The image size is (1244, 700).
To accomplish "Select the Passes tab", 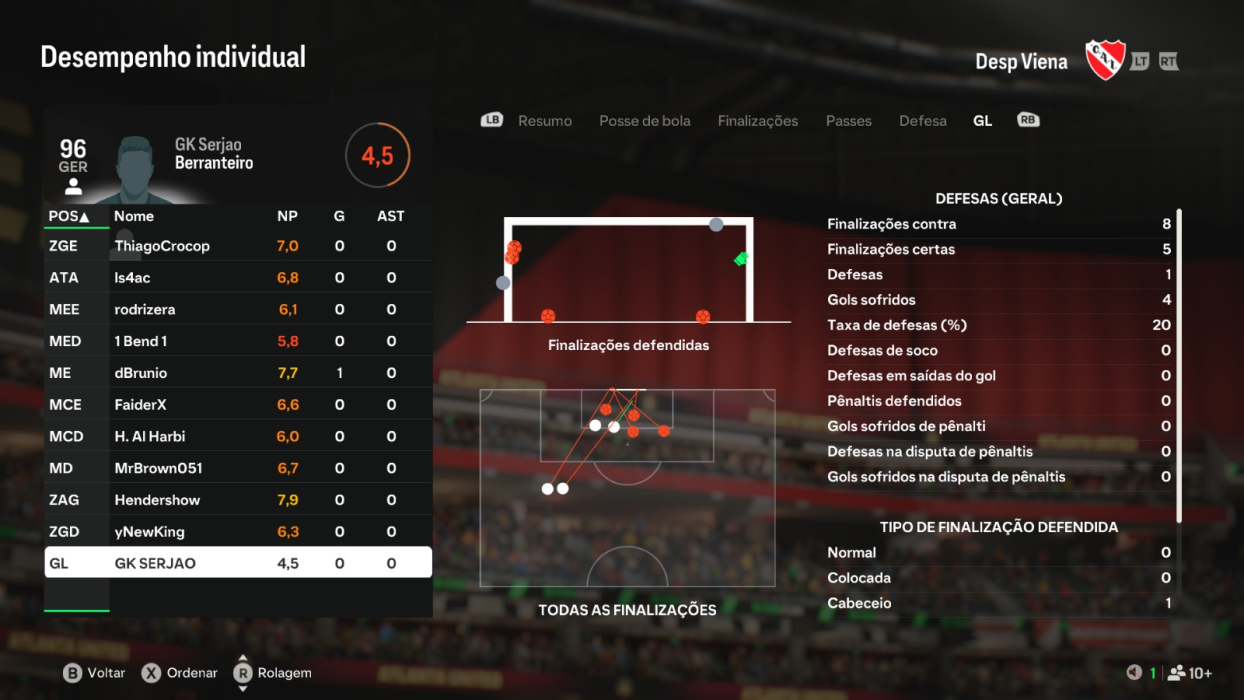I will pyautogui.click(x=848, y=121).
